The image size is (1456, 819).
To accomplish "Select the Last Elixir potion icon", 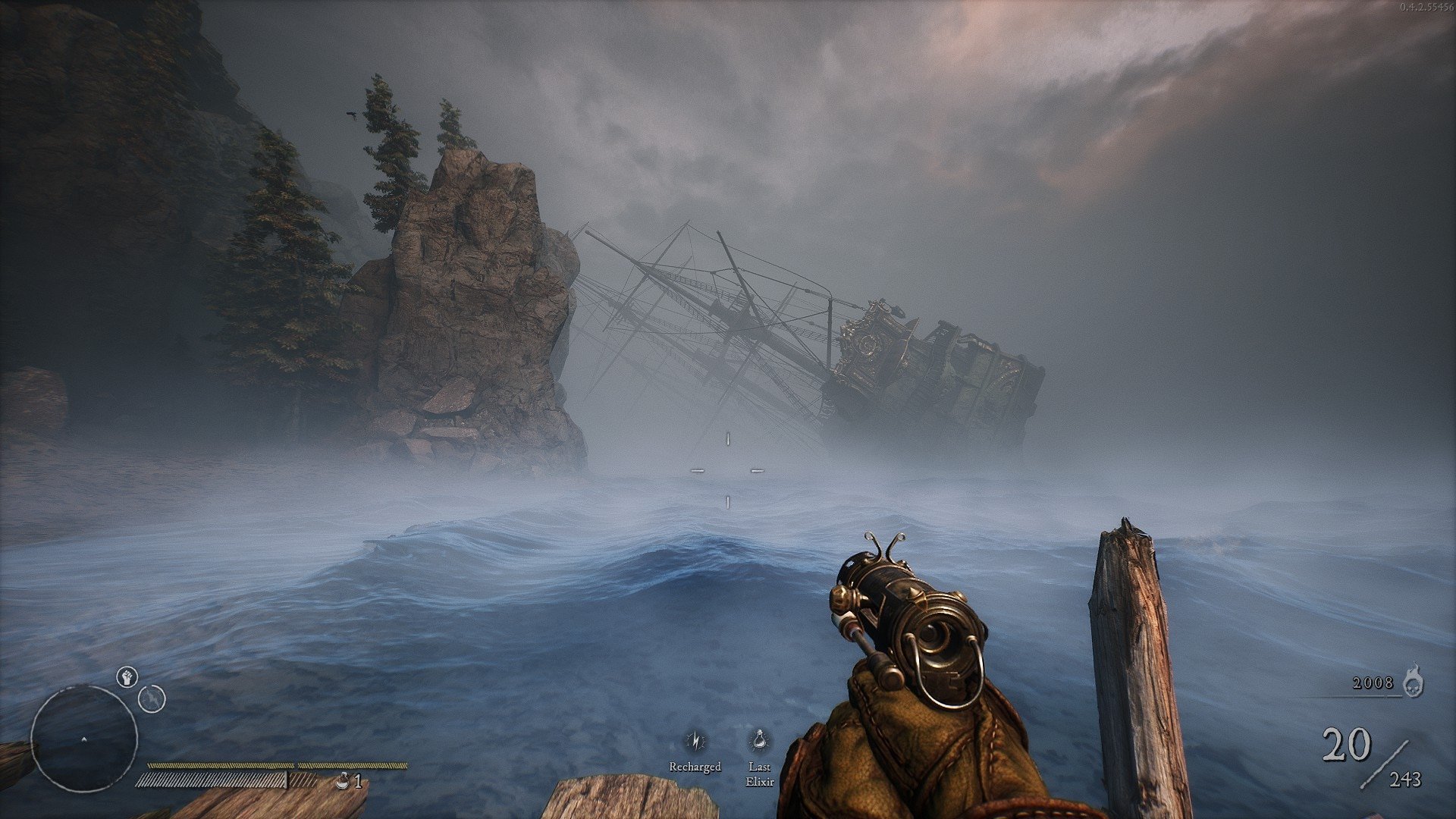I will (758, 741).
